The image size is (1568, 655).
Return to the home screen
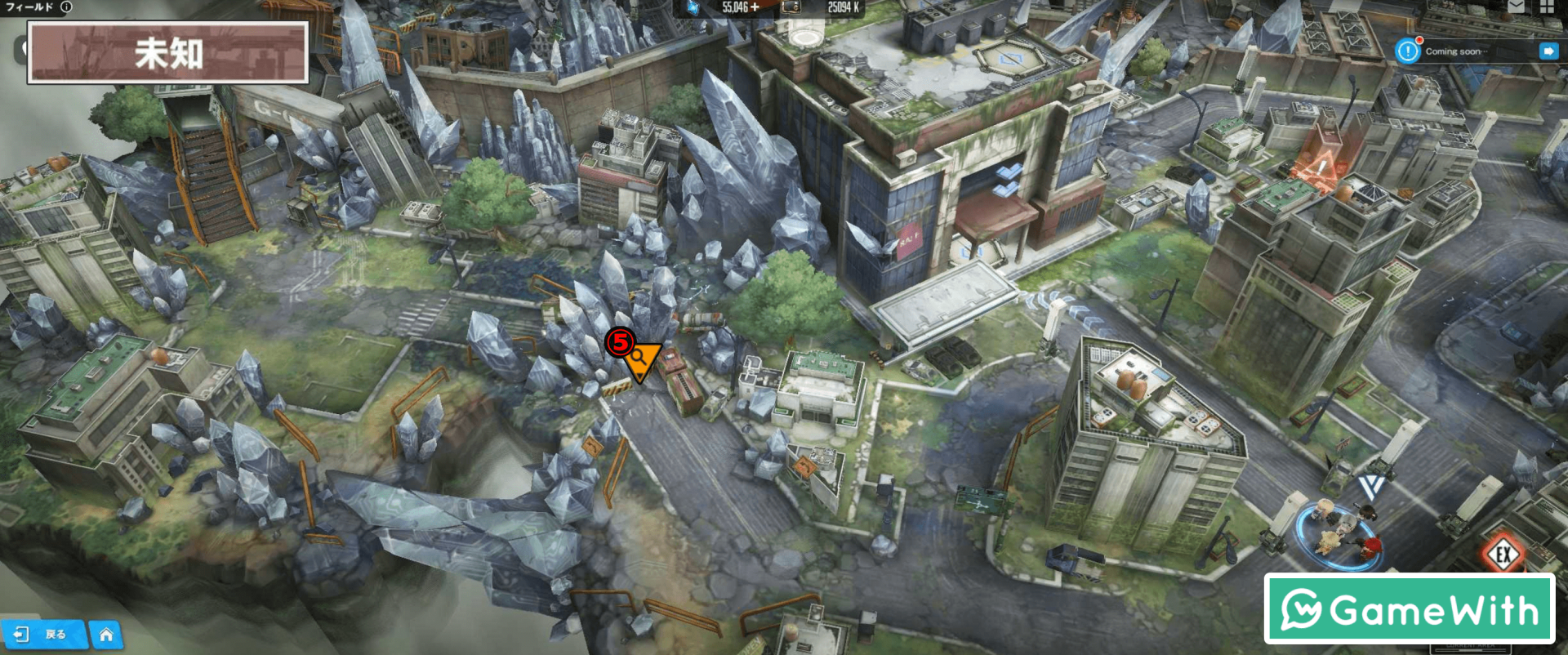coord(106,635)
